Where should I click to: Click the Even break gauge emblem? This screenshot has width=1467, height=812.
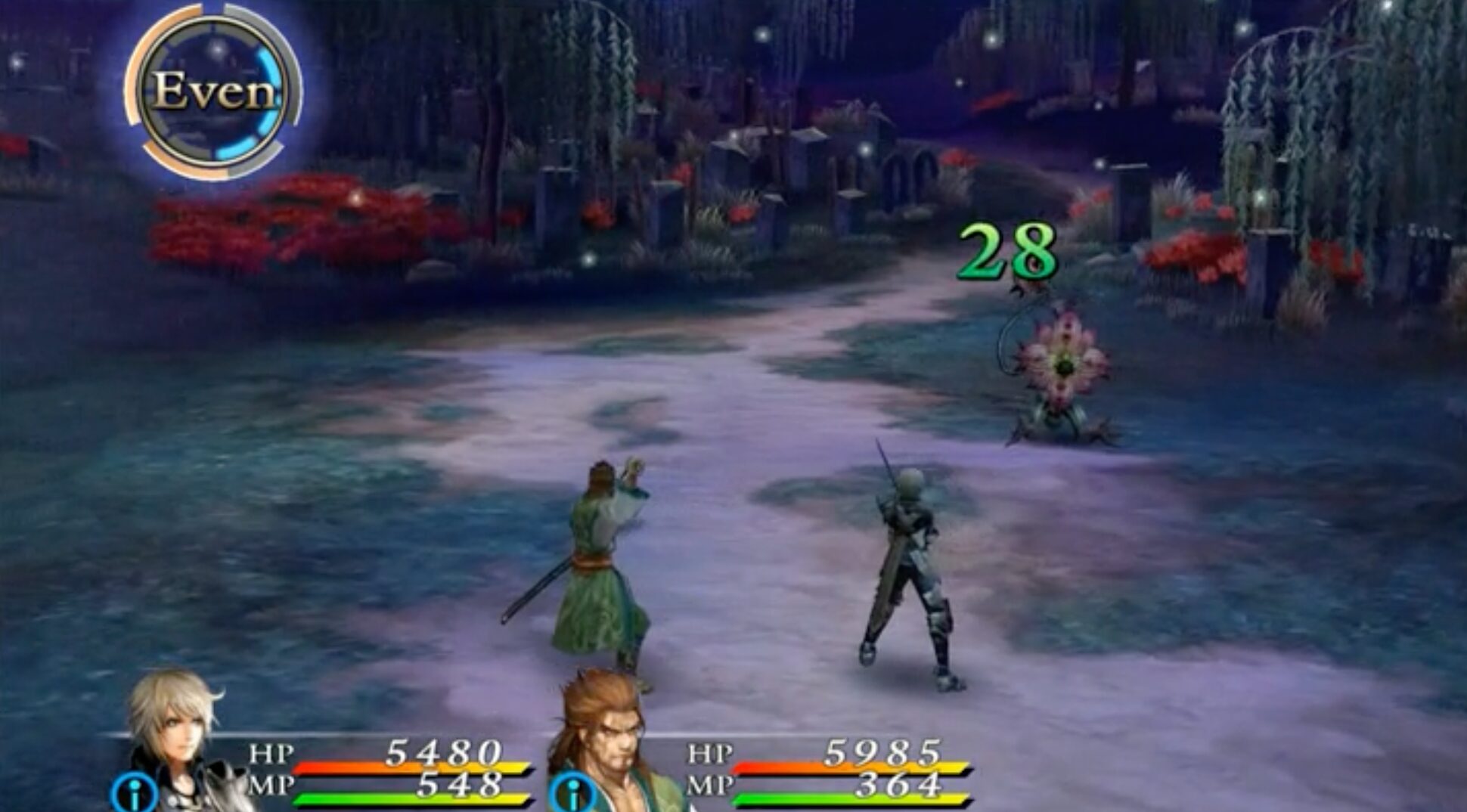pos(214,91)
